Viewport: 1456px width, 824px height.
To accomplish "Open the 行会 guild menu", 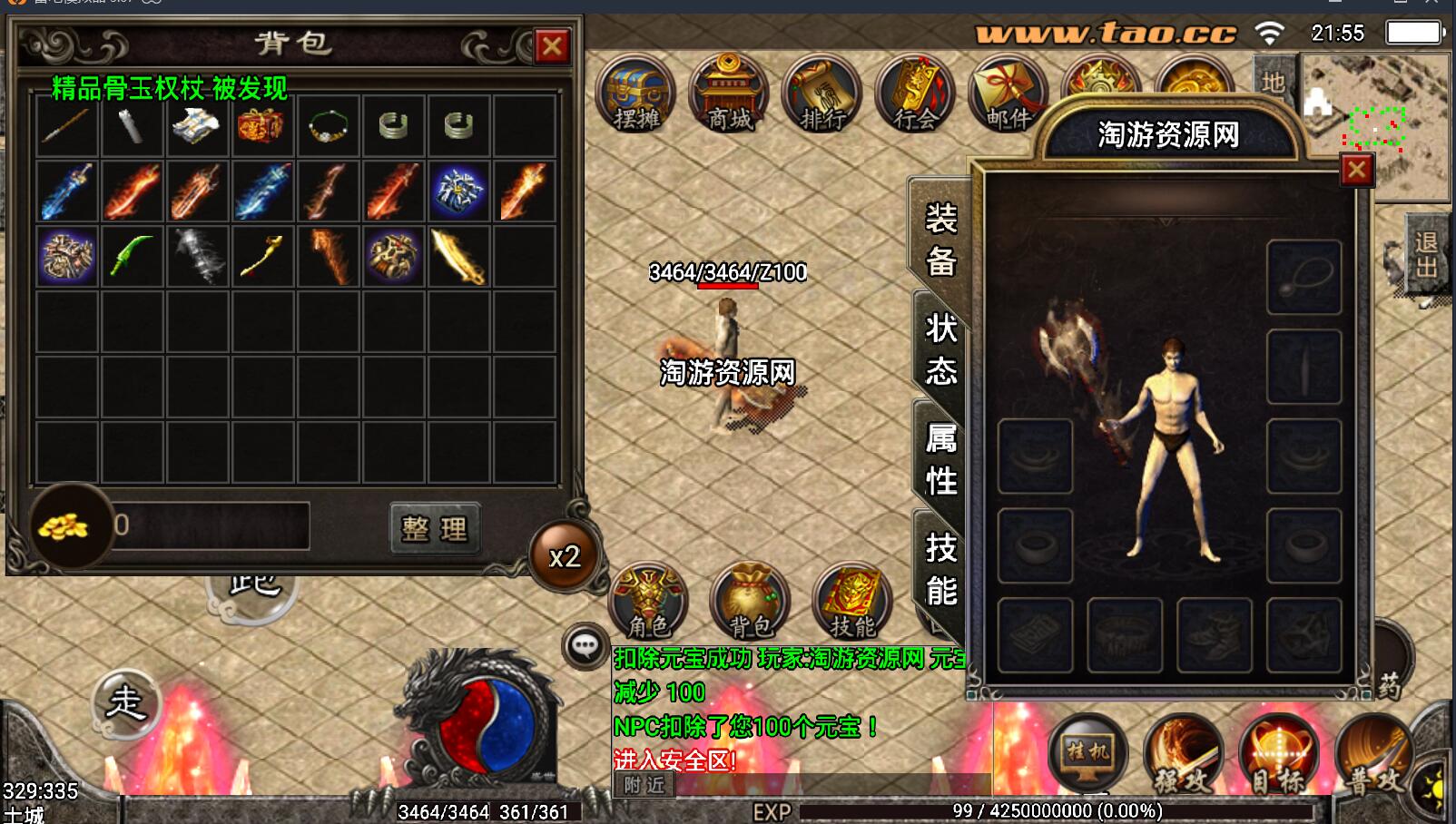I will click(x=915, y=94).
